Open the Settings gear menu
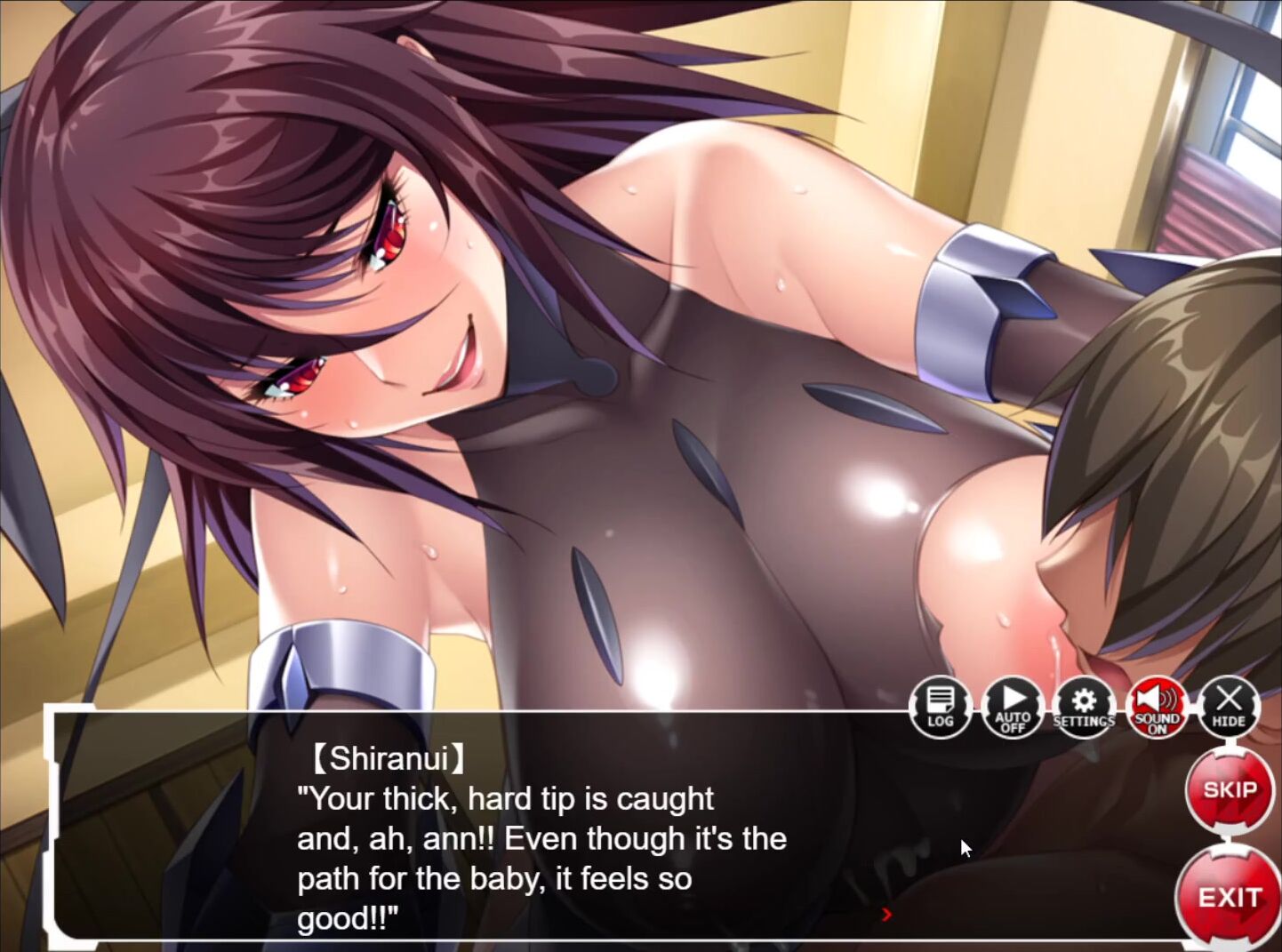The width and height of the screenshot is (1282, 952). click(x=1084, y=708)
